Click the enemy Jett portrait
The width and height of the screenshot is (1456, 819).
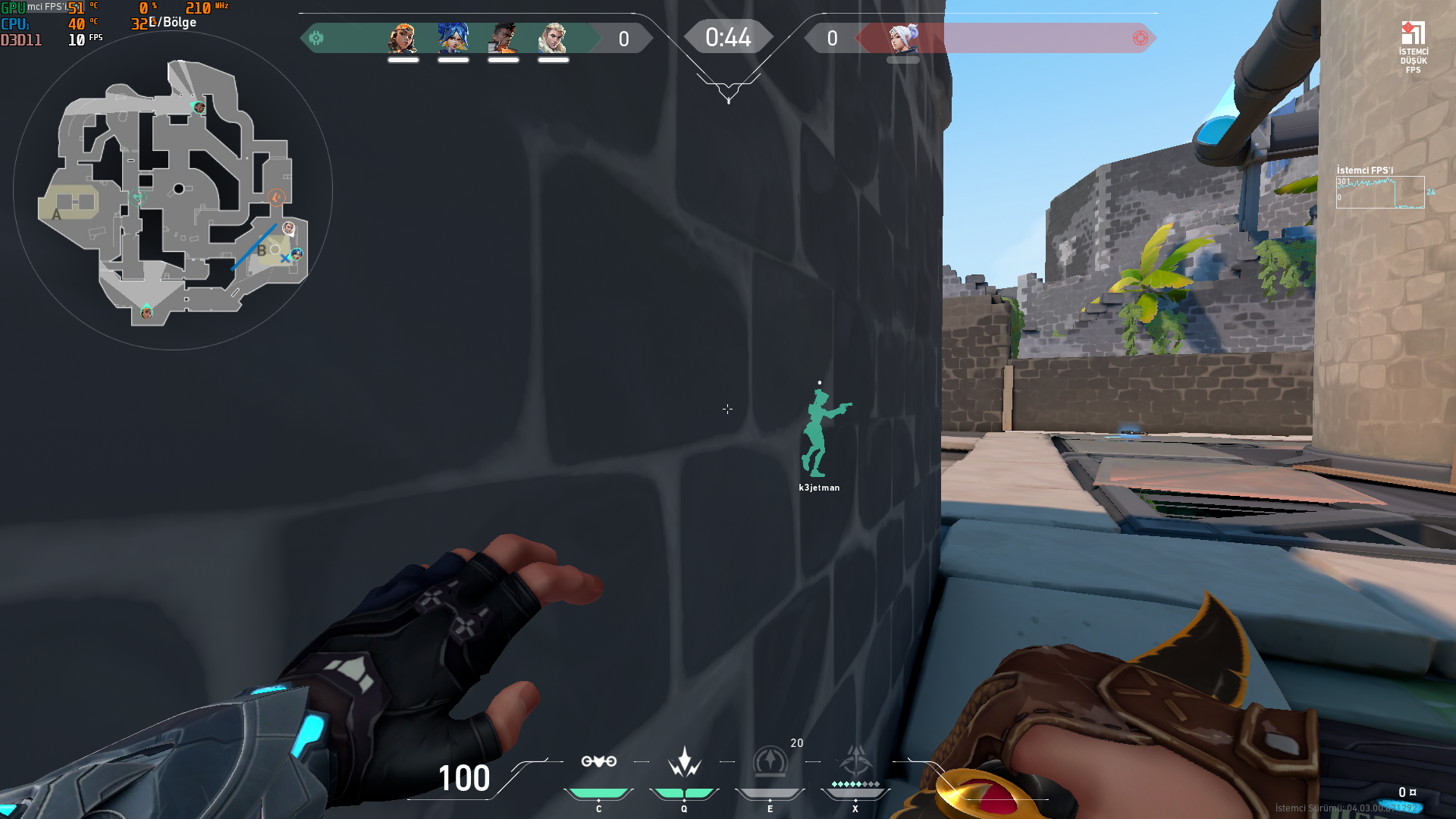(x=903, y=39)
